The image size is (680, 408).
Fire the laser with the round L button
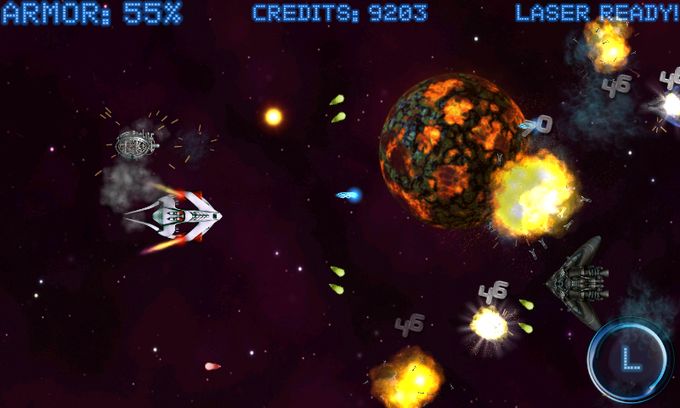(x=629, y=359)
